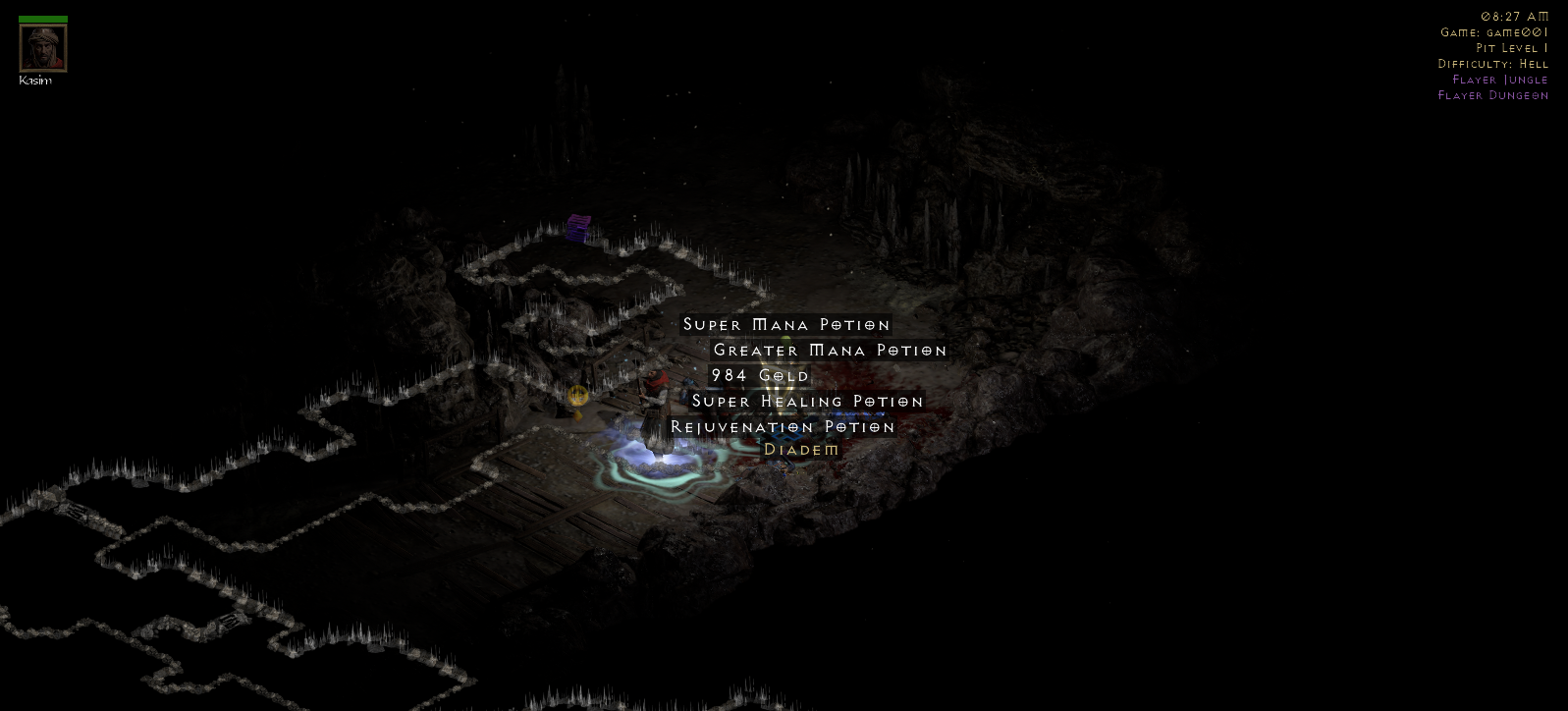Click the 08:27 AM clock display
This screenshot has height=711, width=1568.
coord(1513,17)
